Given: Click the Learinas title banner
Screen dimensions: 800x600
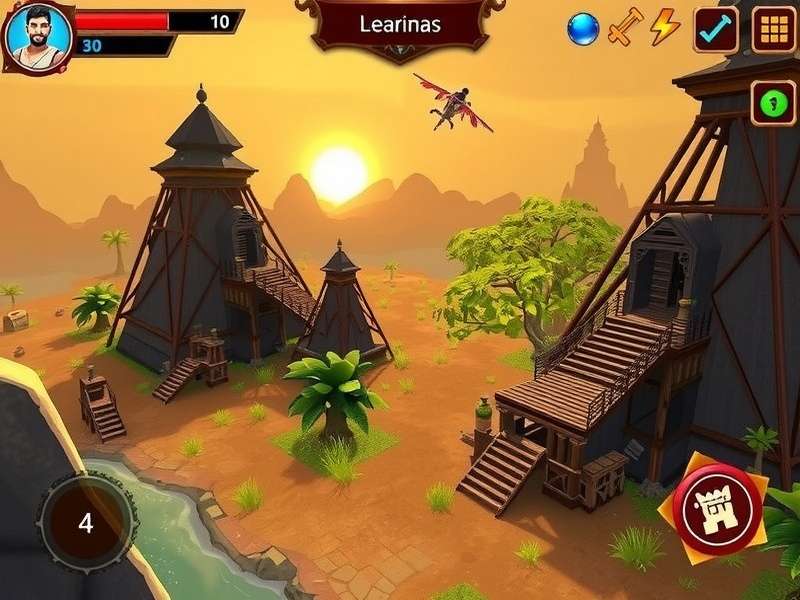Looking at the screenshot, I should tap(400, 25).
